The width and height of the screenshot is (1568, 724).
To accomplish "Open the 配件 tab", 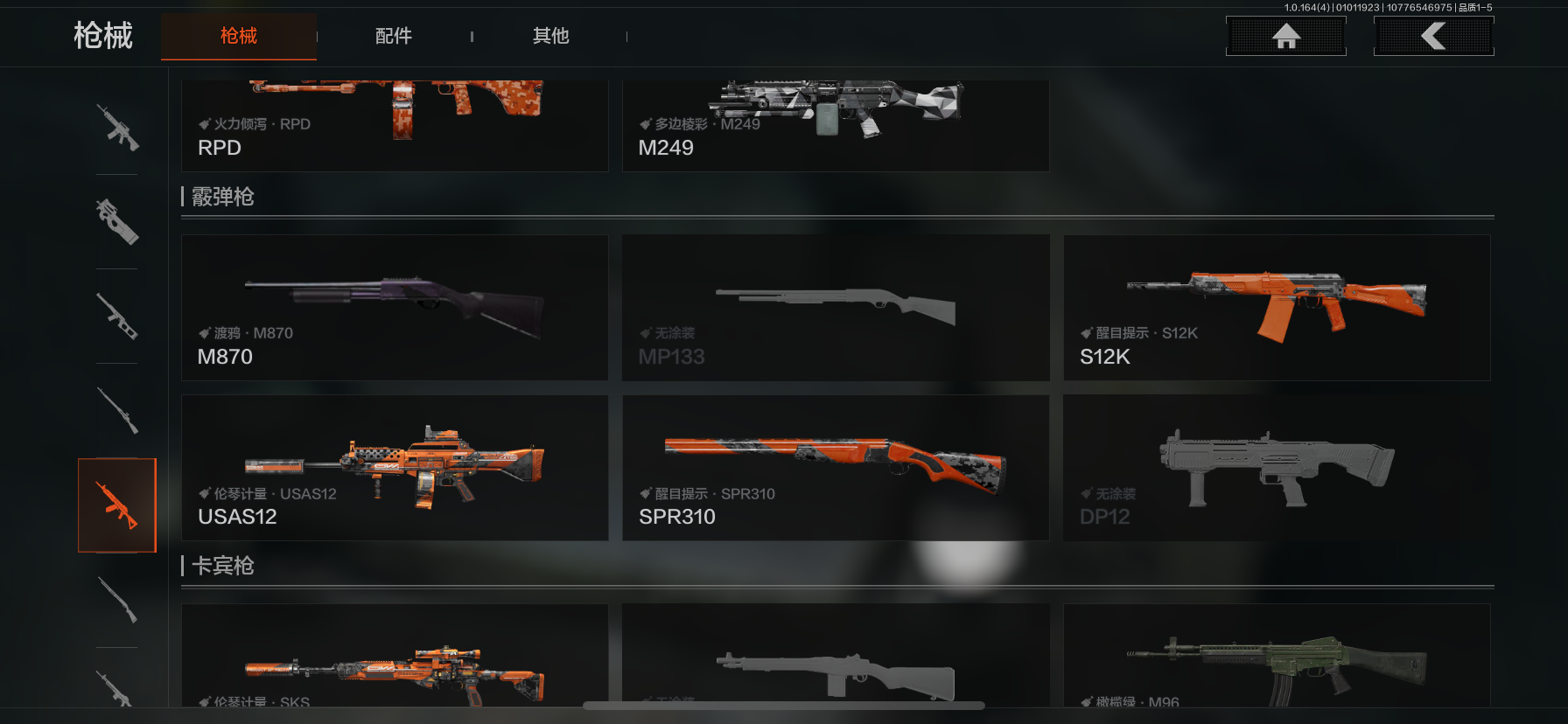I will (394, 36).
